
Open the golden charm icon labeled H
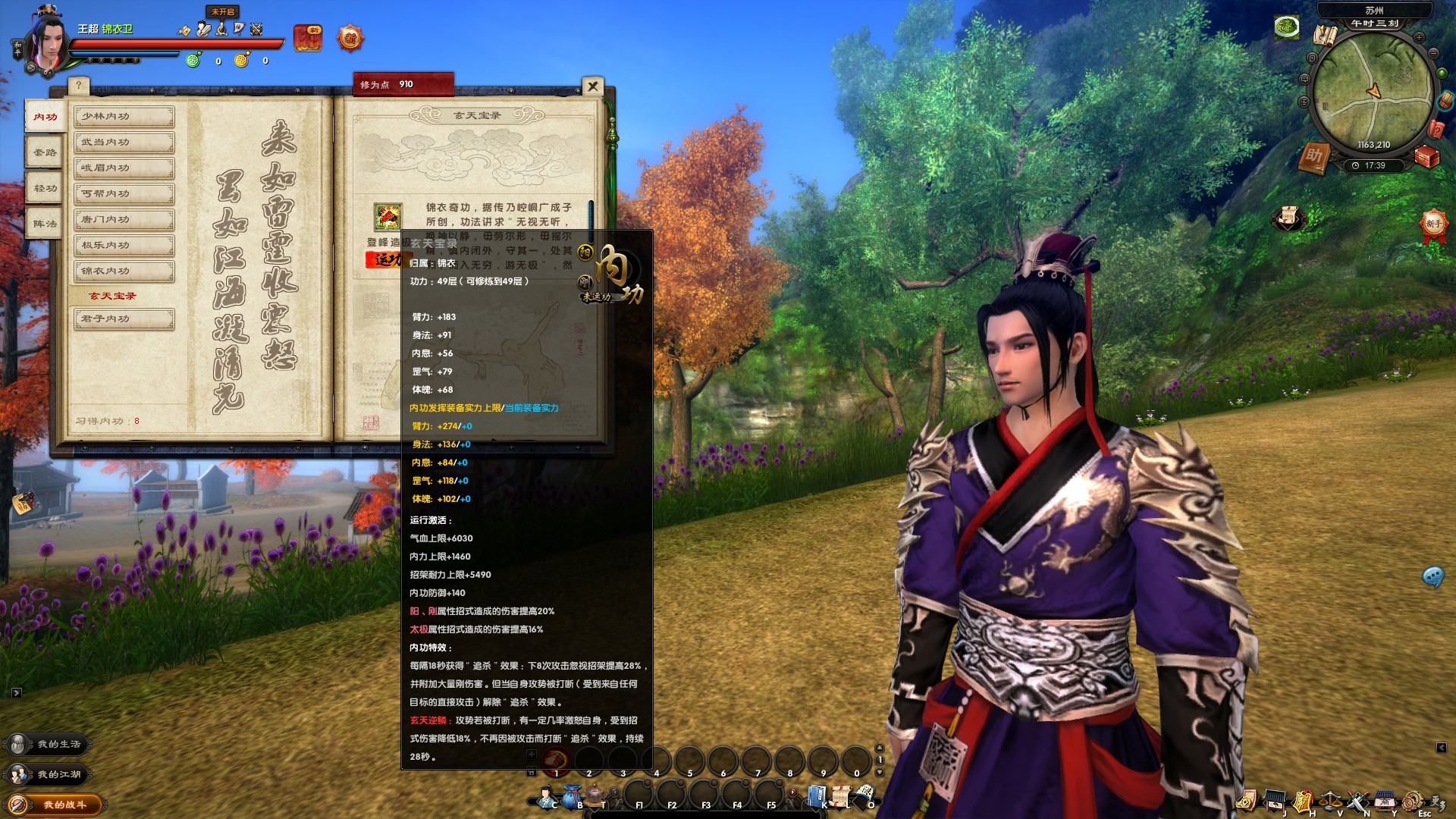1302,800
